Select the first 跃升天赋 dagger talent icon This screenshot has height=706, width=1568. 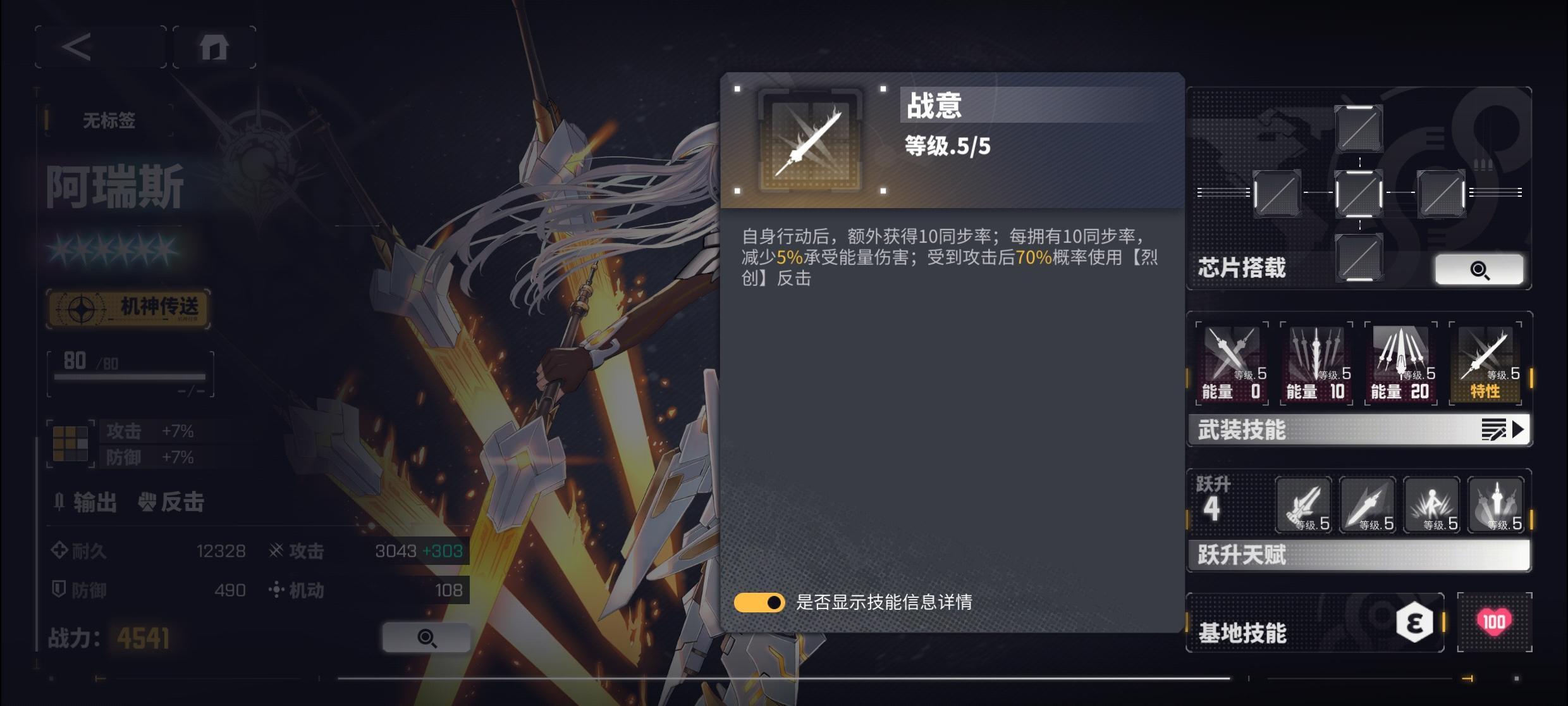[x=1304, y=505]
